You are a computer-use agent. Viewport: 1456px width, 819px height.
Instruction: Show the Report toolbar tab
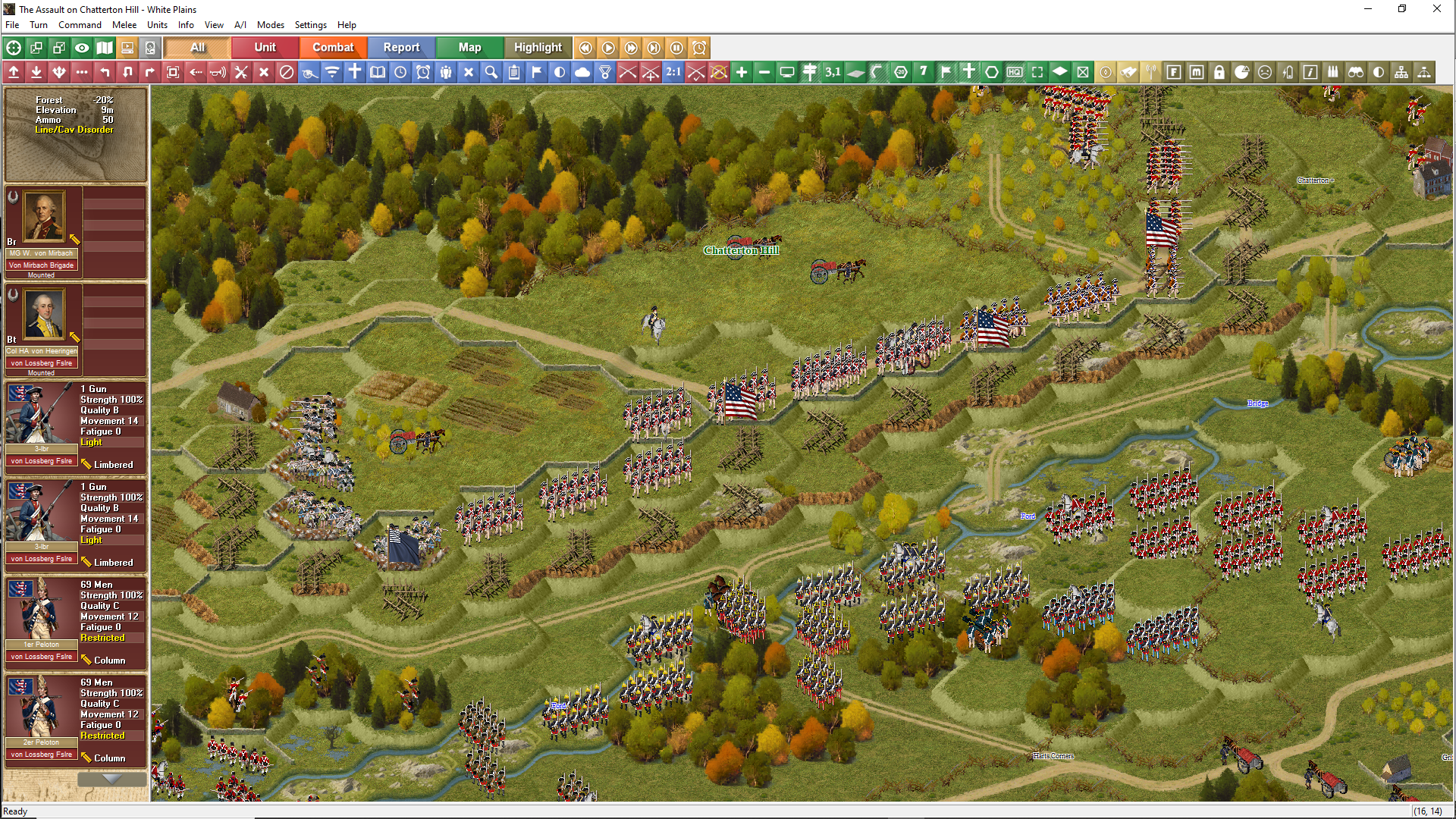click(401, 47)
